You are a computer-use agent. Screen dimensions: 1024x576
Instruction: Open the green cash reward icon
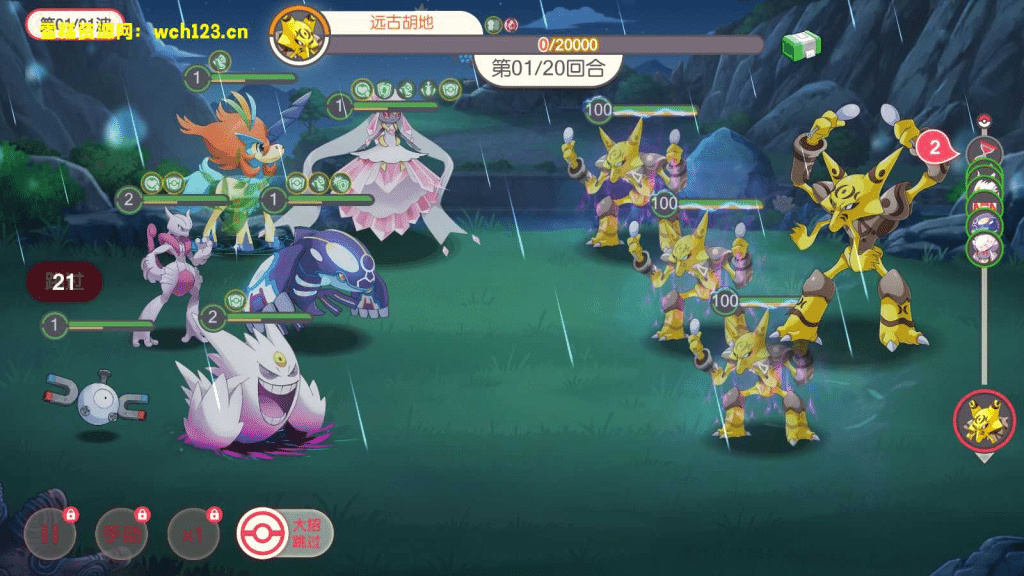pos(801,45)
